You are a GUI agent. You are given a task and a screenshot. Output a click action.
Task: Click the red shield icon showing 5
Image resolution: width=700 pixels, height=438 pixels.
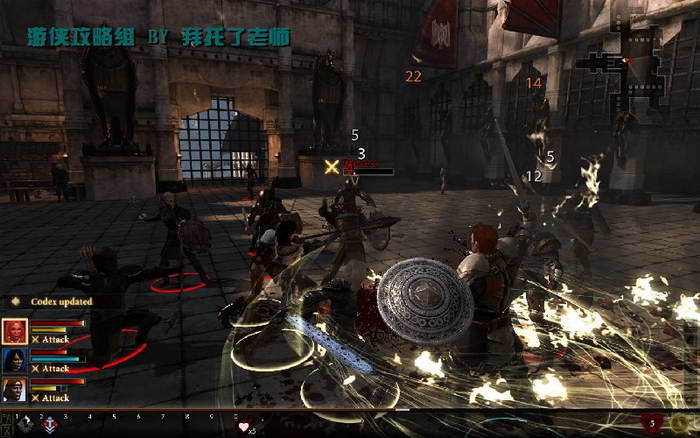651,423
